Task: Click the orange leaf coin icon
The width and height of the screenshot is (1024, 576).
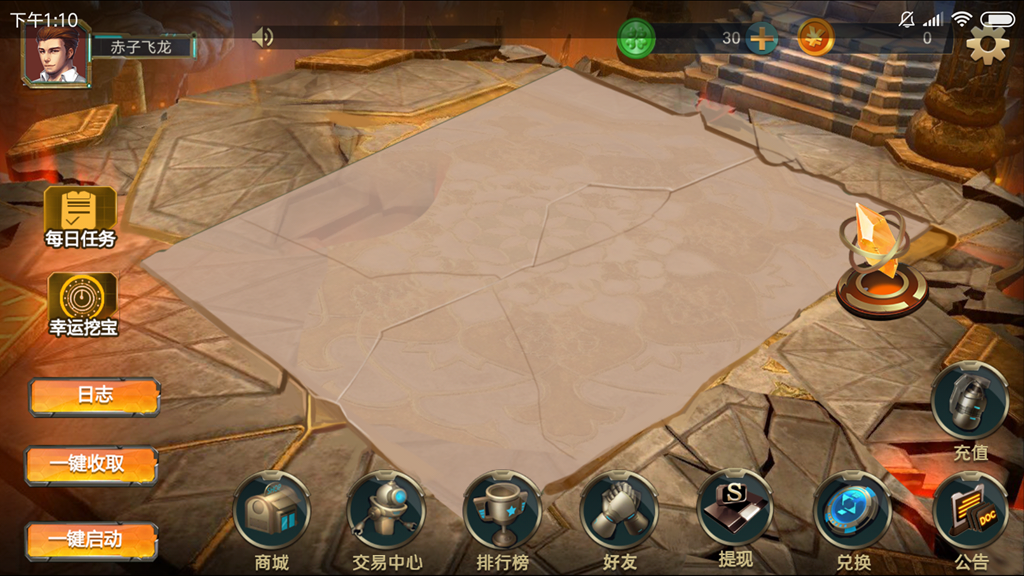Action: [x=816, y=38]
